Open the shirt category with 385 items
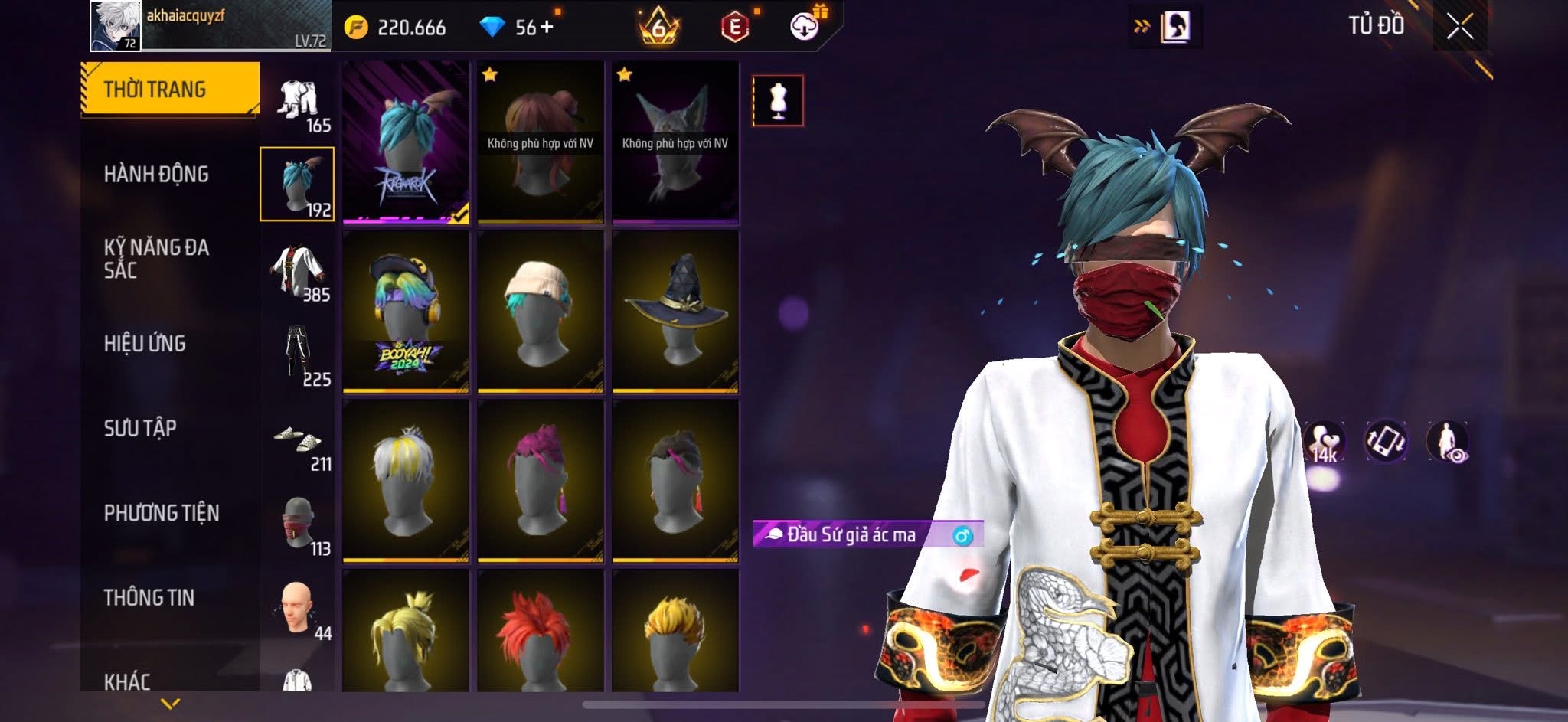This screenshot has width=1568, height=722. 298,273
